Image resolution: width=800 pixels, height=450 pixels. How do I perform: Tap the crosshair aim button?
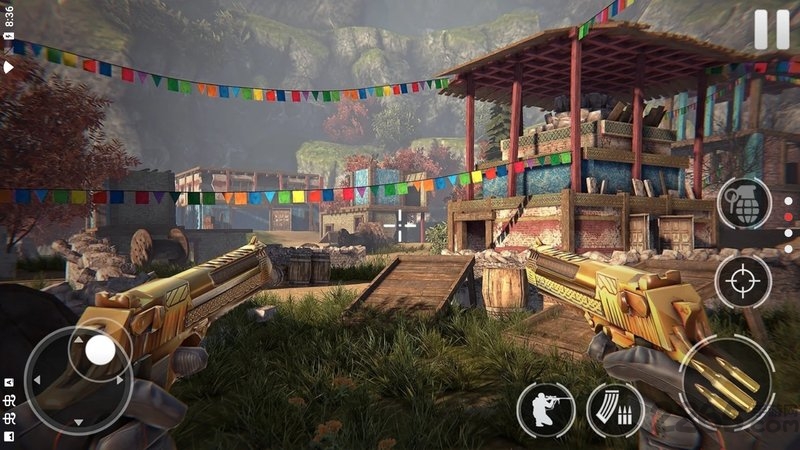click(x=743, y=281)
